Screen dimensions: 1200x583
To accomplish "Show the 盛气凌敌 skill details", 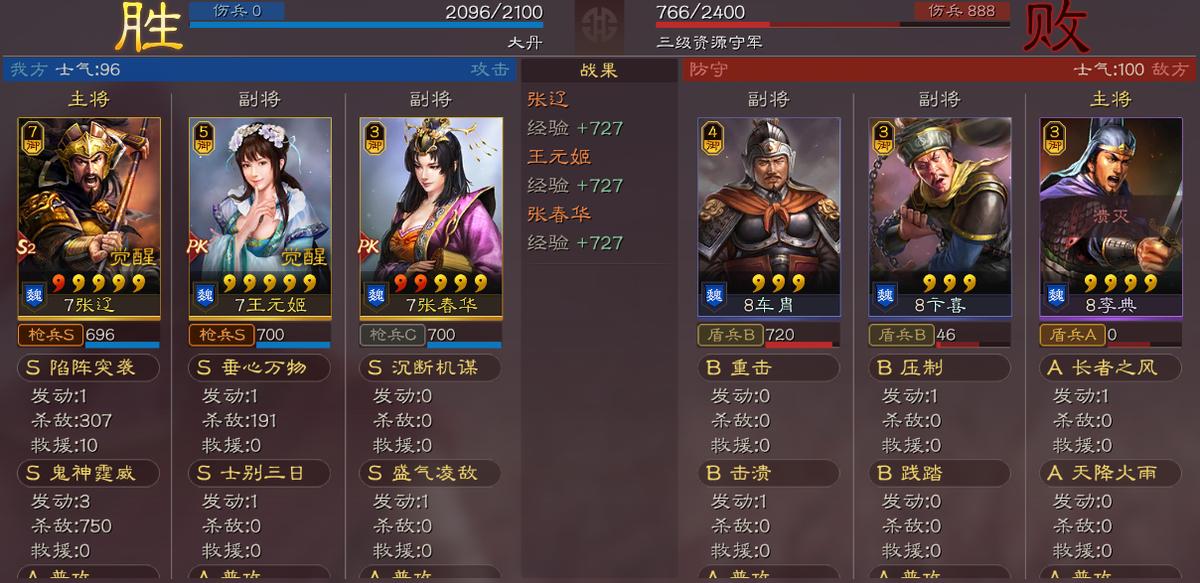I will [x=431, y=473].
